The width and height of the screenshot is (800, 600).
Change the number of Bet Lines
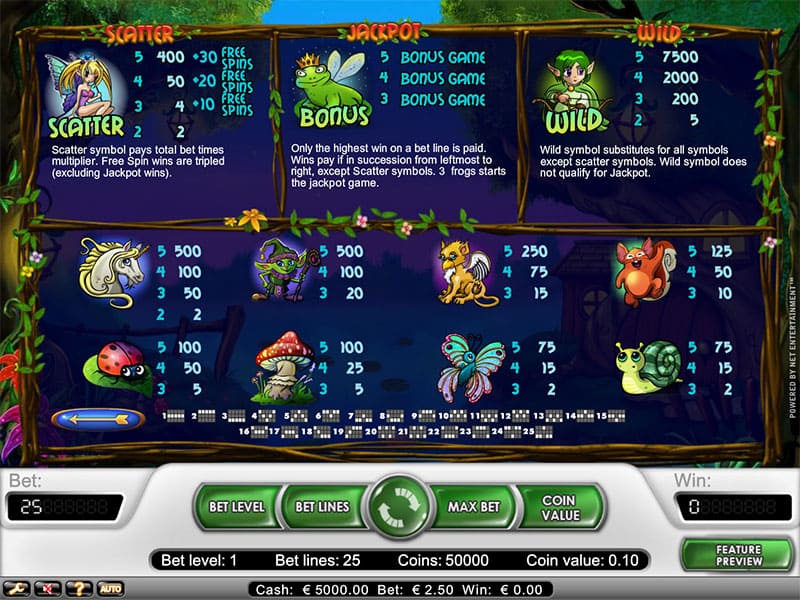click(x=322, y=507)
